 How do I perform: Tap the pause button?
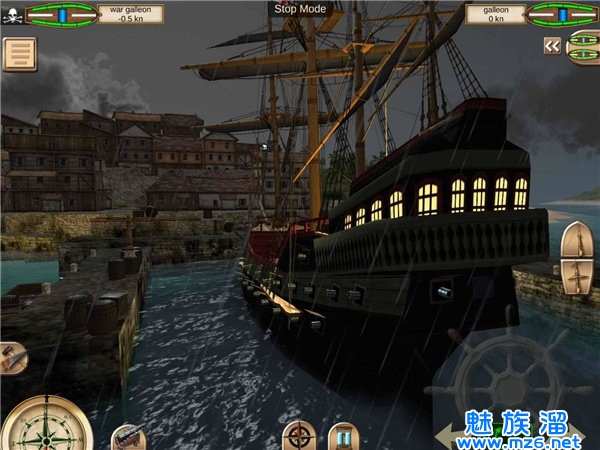click(344, 436)
